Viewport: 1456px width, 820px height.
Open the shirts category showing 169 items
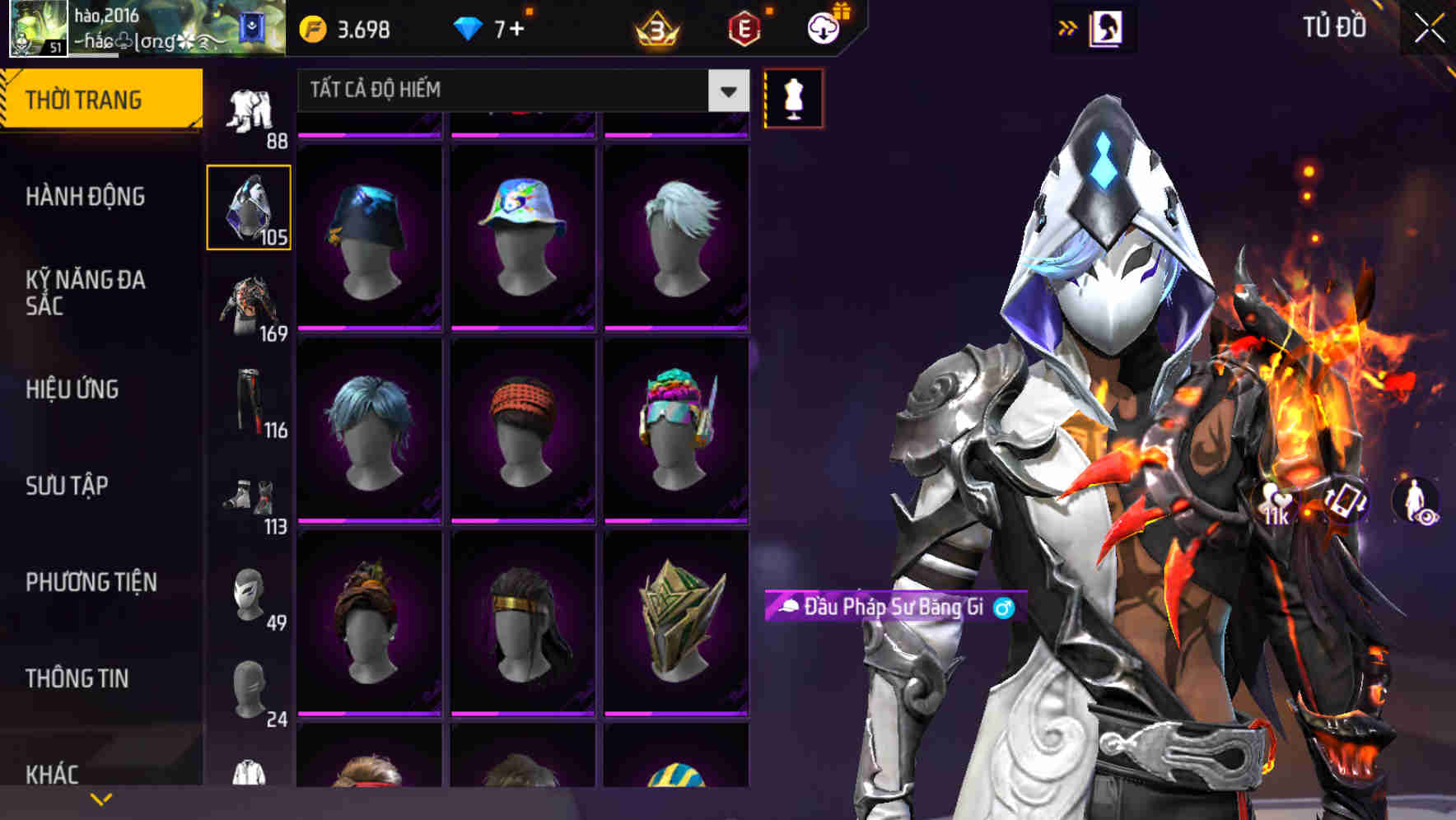249,309
